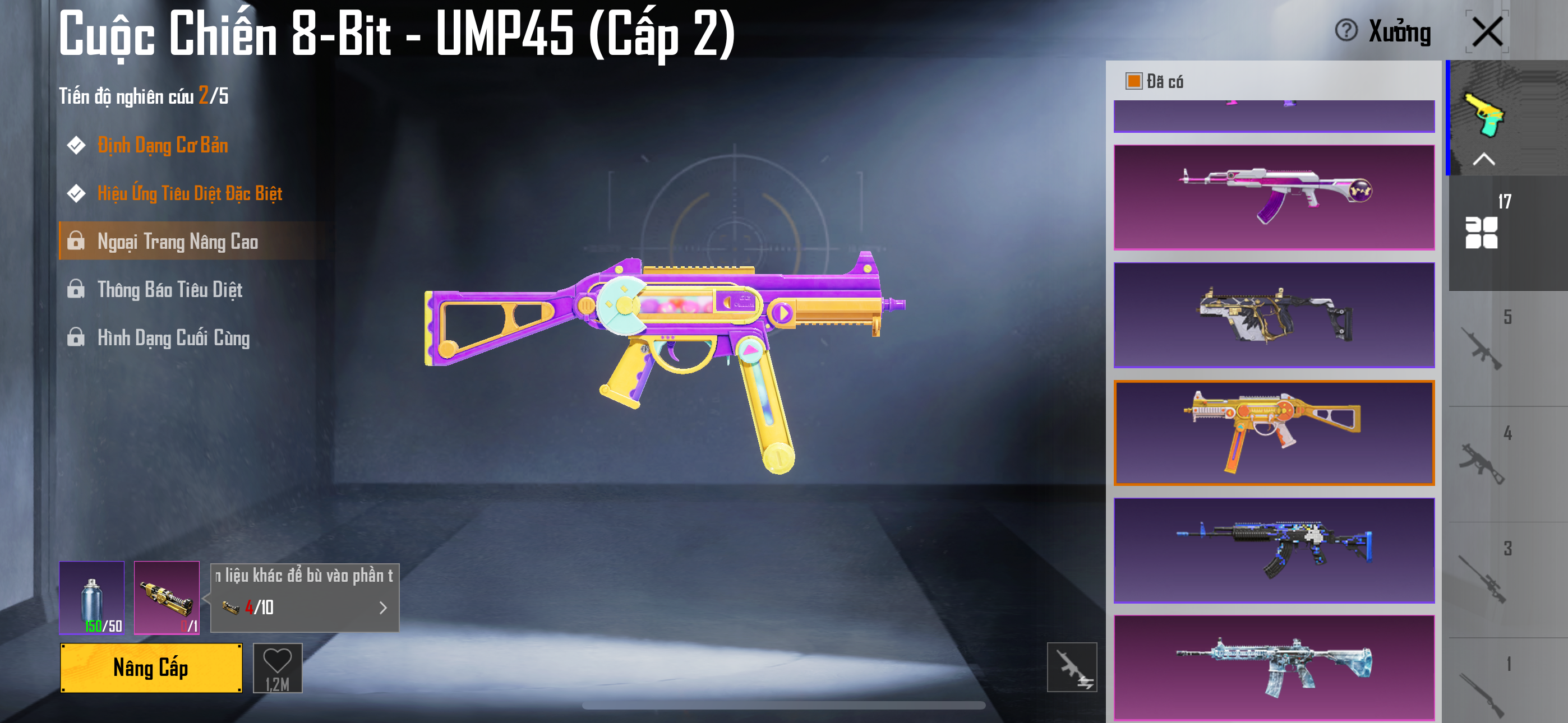
Task: Open the Xưởng help icon
Action: pos(1346,30)
